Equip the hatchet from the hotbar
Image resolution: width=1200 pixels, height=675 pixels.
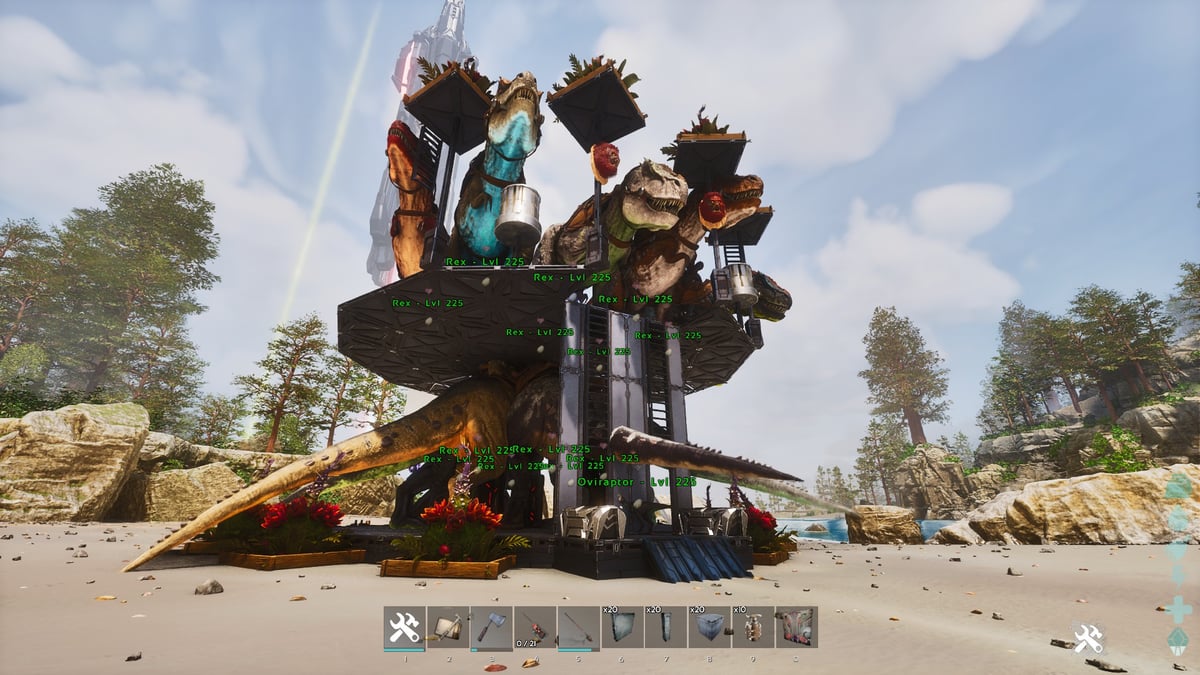pyautogui.click(x=491, y=628)
